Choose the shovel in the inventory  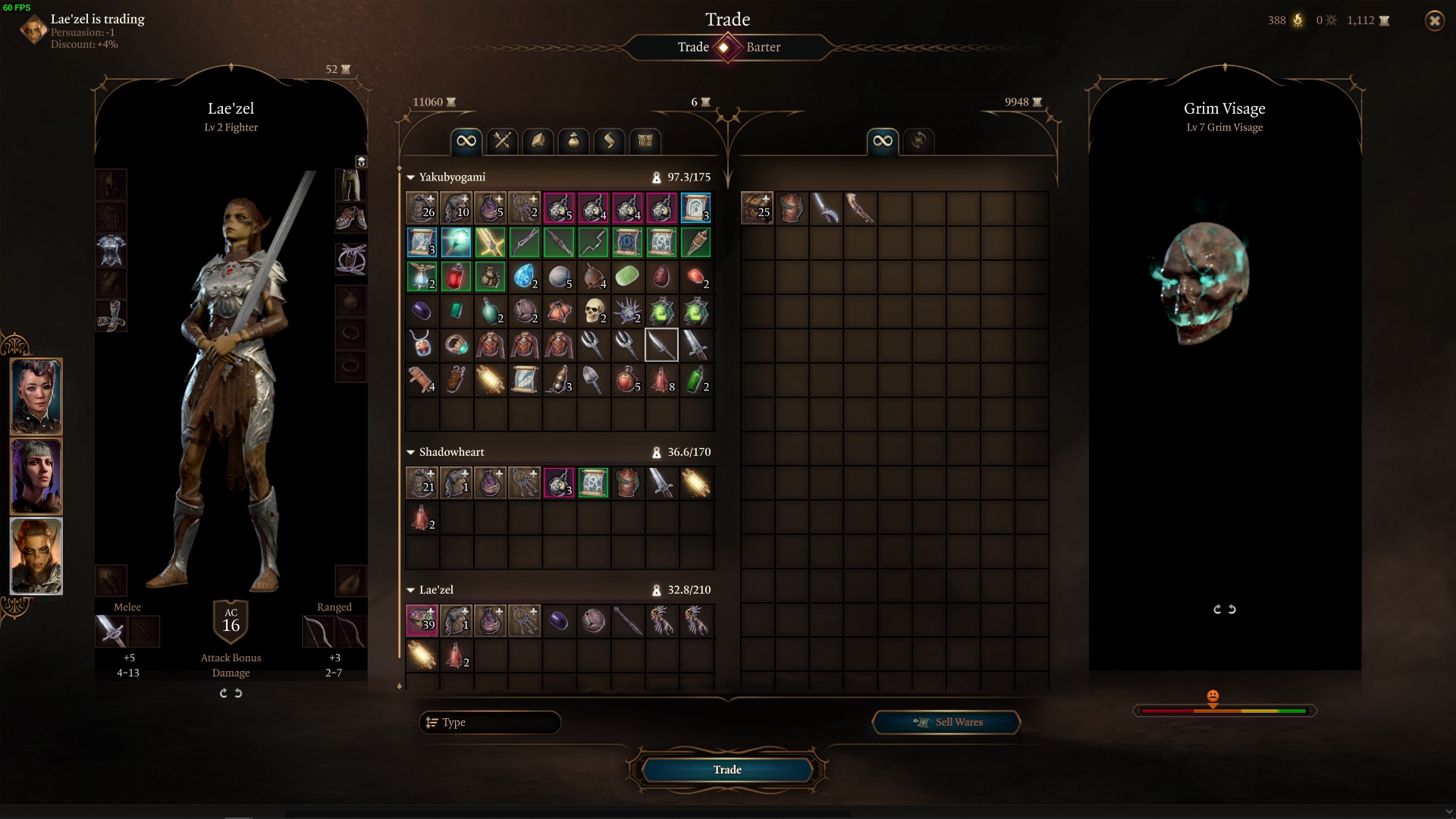(592, 379)
